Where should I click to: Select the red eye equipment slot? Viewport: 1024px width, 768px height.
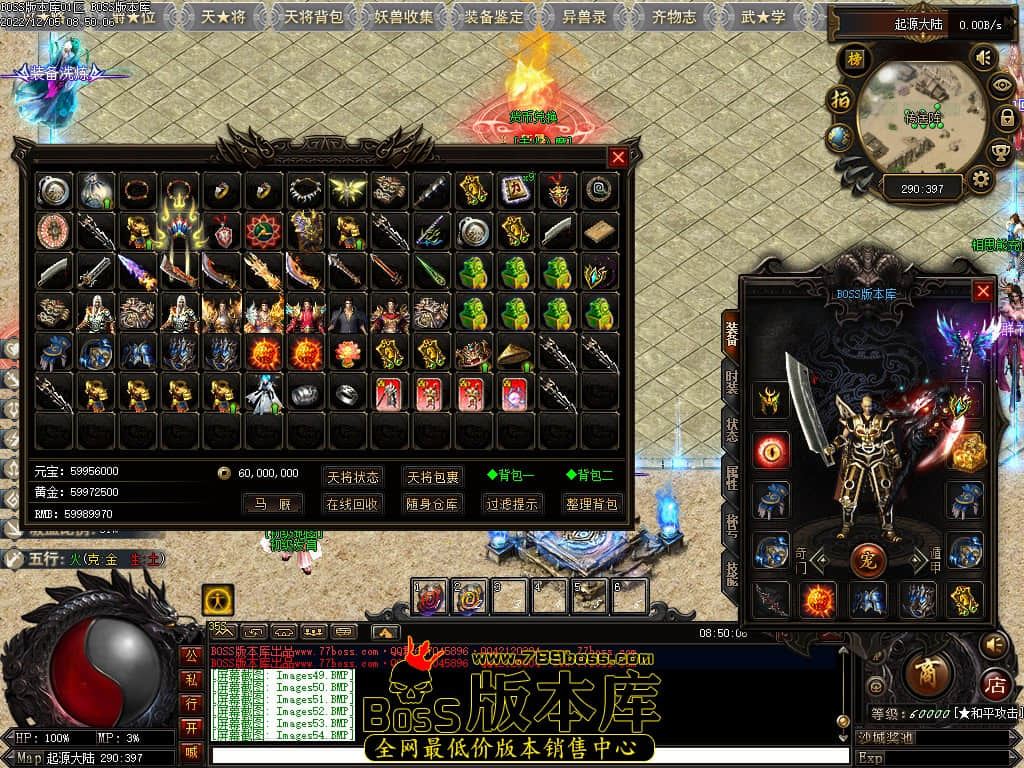tap(771, 450)
